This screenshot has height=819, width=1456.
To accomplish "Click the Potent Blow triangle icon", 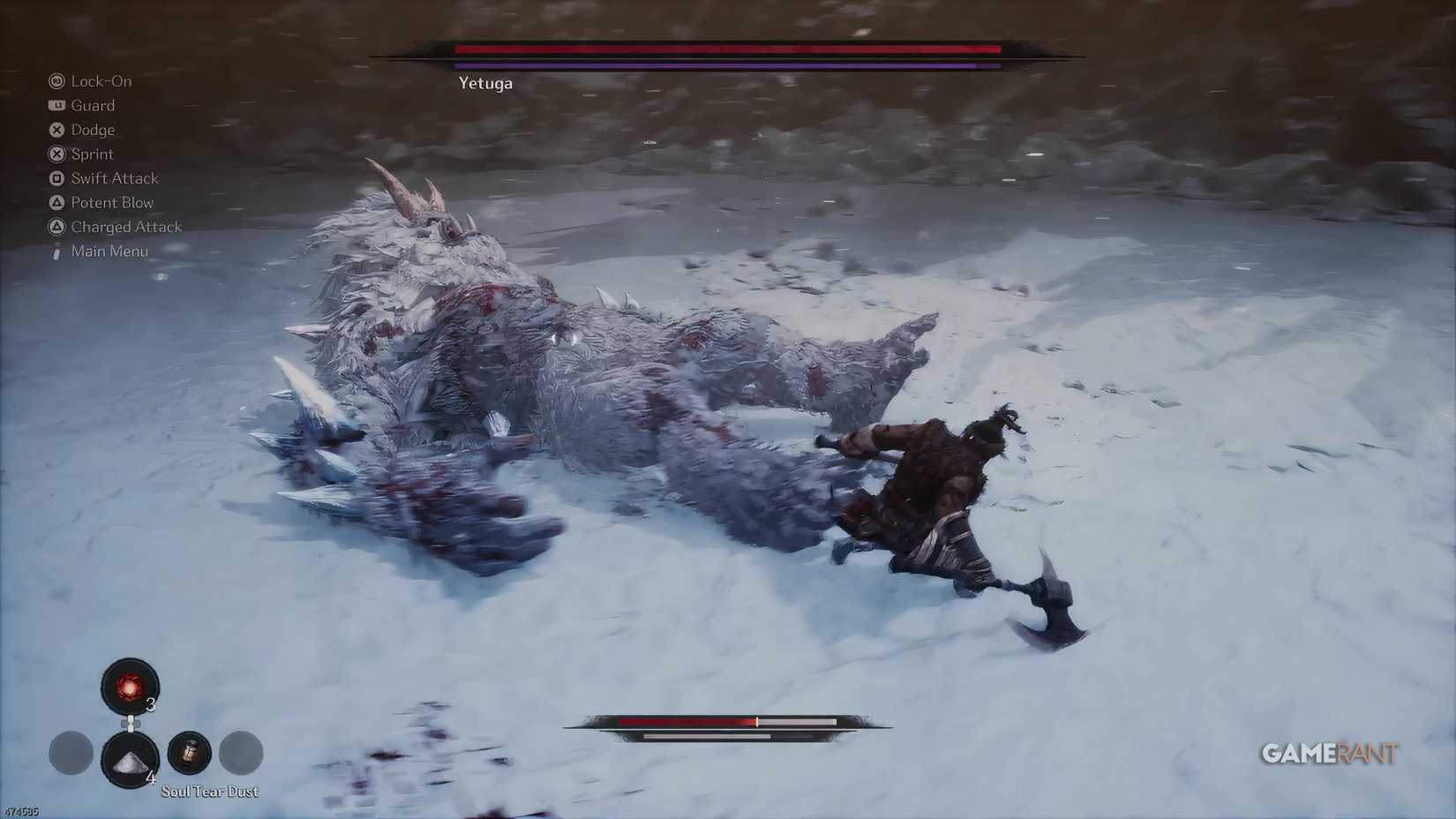I will point(56,202).
